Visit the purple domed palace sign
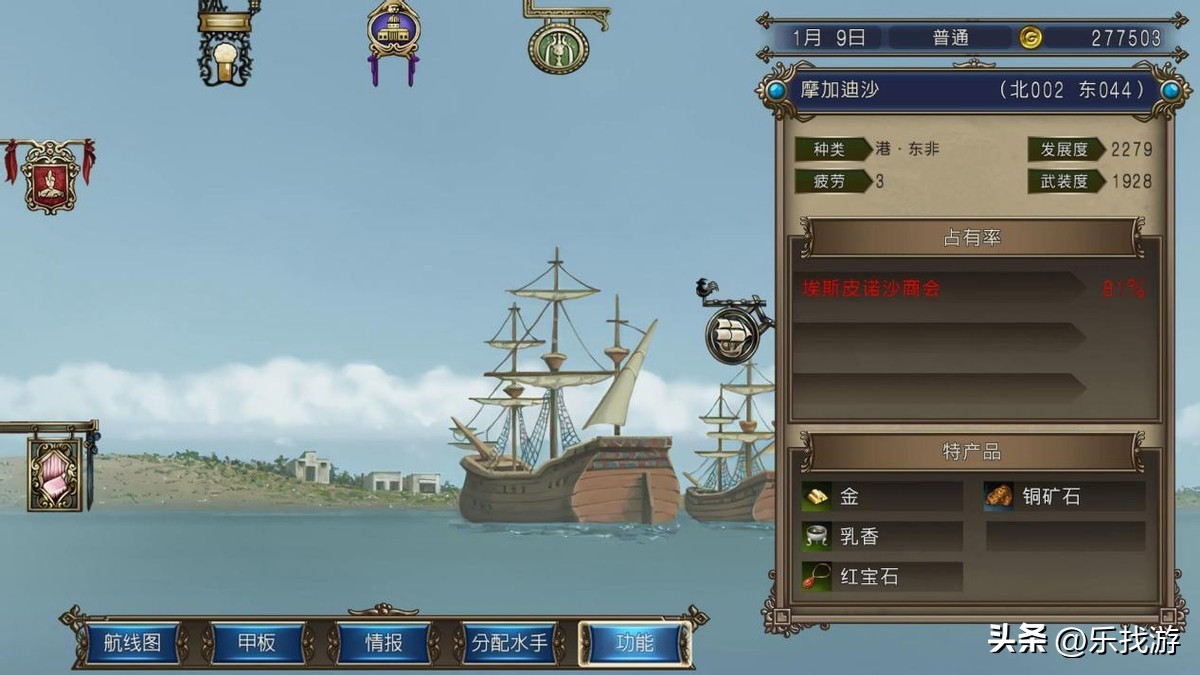 coord(393,33)
